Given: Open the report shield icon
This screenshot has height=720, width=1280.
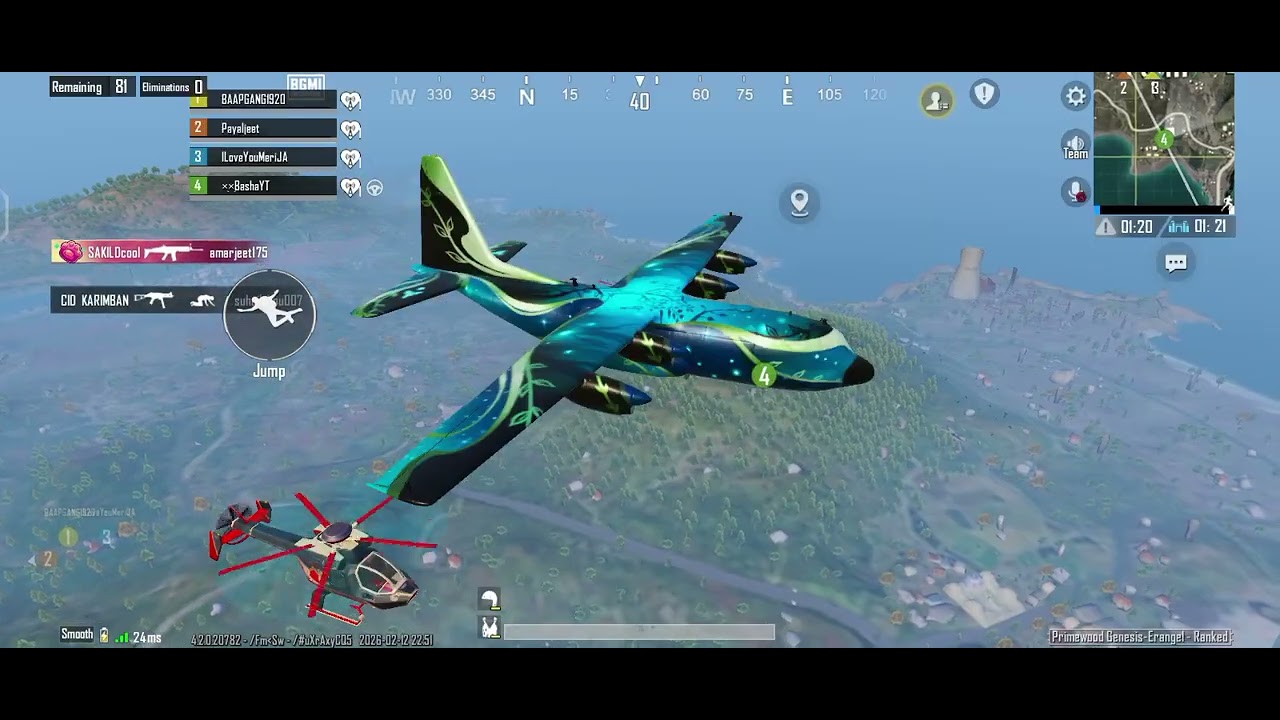Looking at the screenshot, I should 984,94.
